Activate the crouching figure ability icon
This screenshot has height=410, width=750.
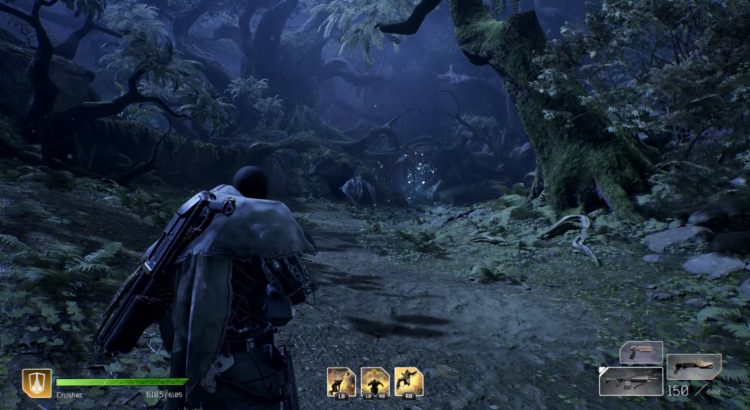click(x=341, y=381)
